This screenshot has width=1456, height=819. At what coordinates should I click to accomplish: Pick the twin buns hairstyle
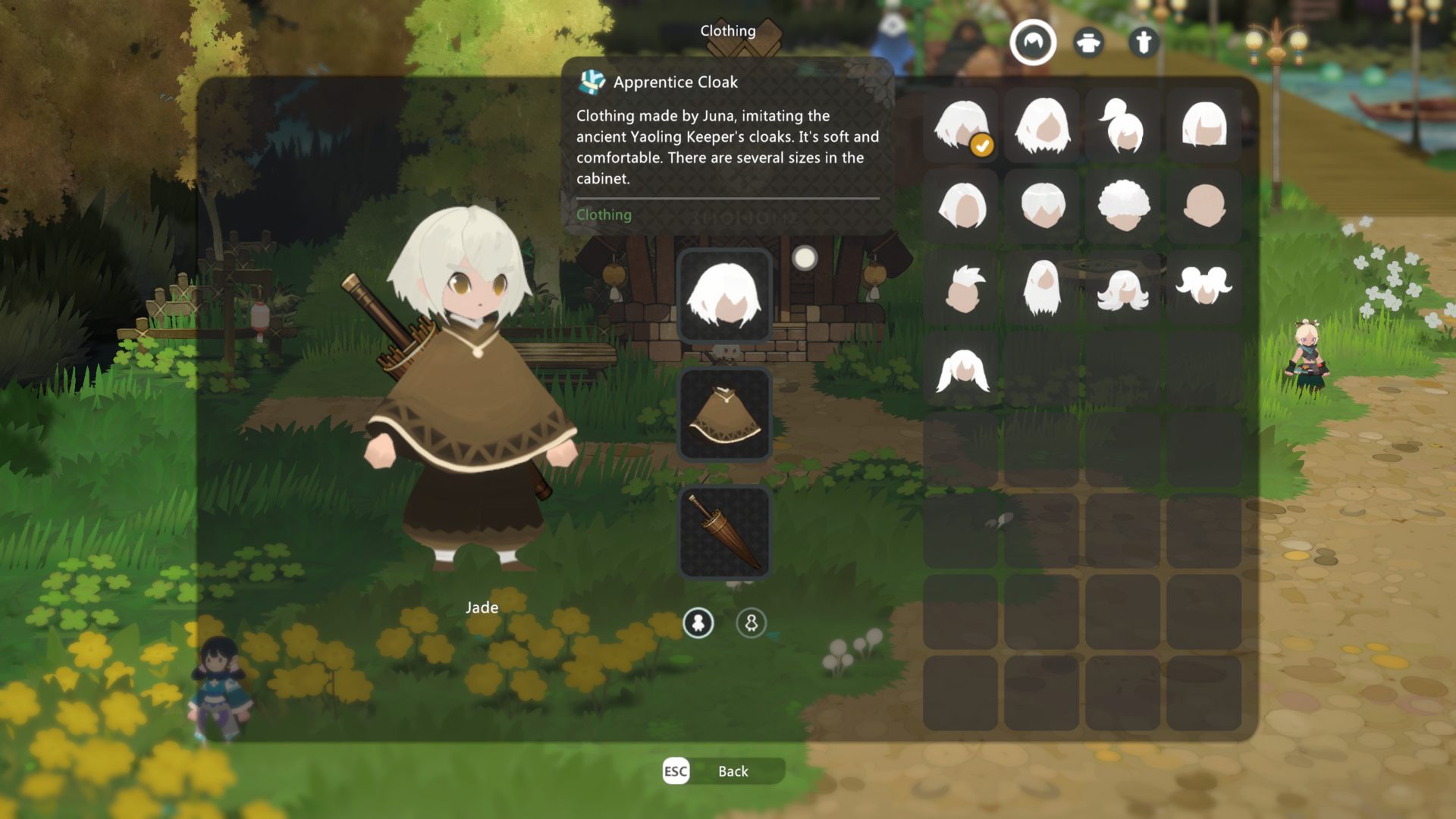(x=1203, y=287)
